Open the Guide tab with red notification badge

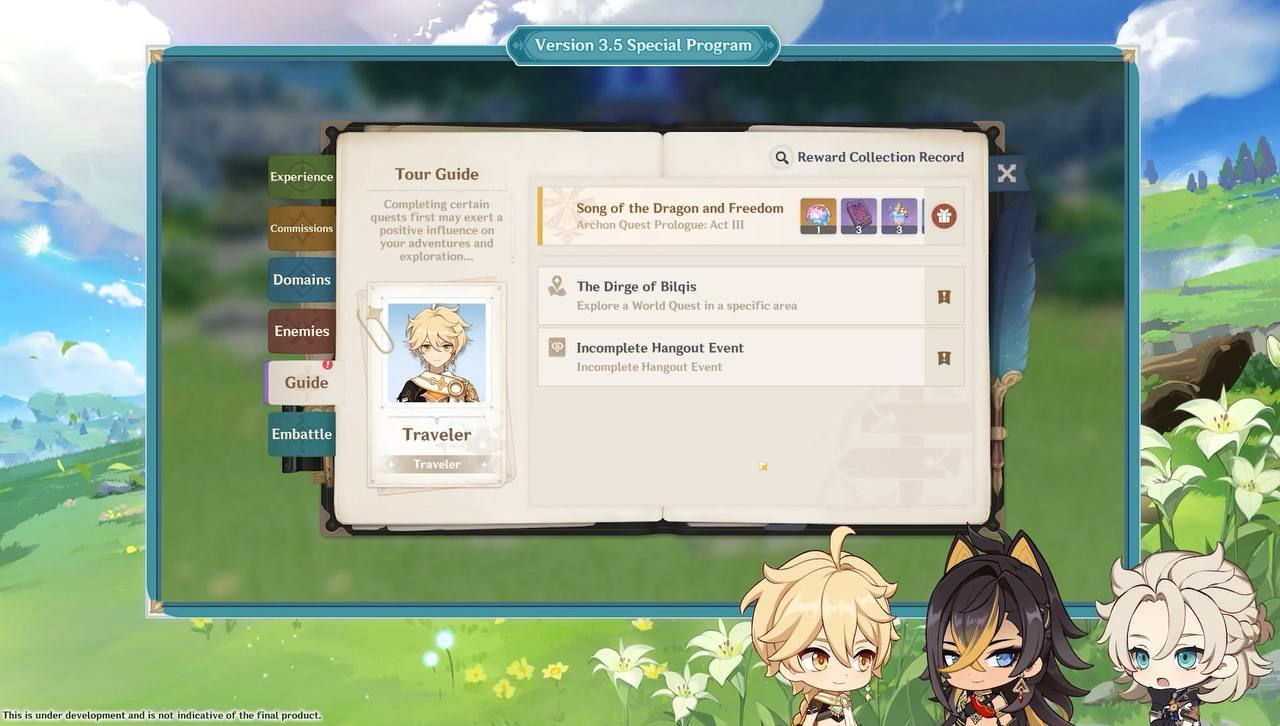[x=305, y=382]
